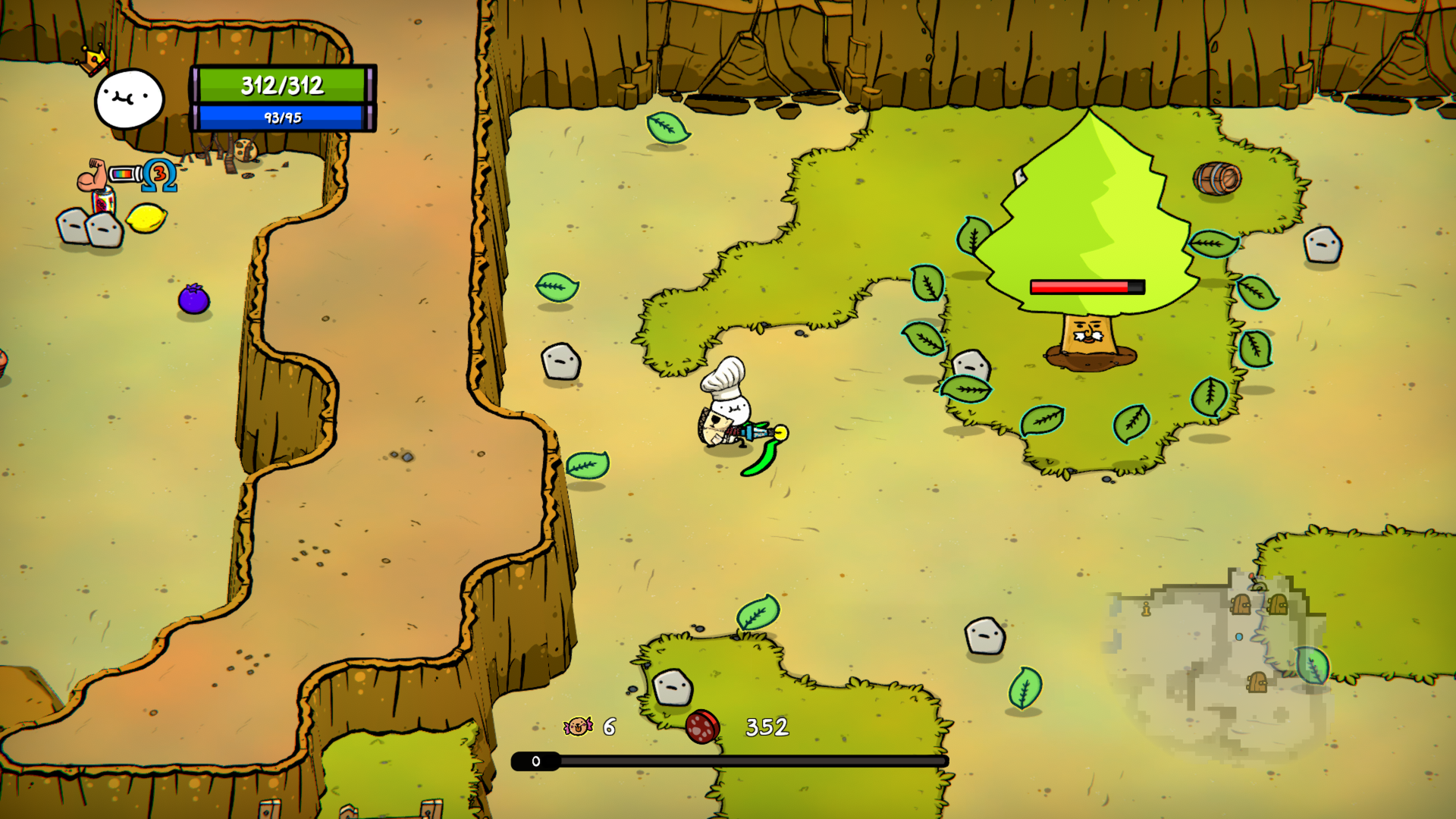Click the info marker on the minimap

[1146, 609]
